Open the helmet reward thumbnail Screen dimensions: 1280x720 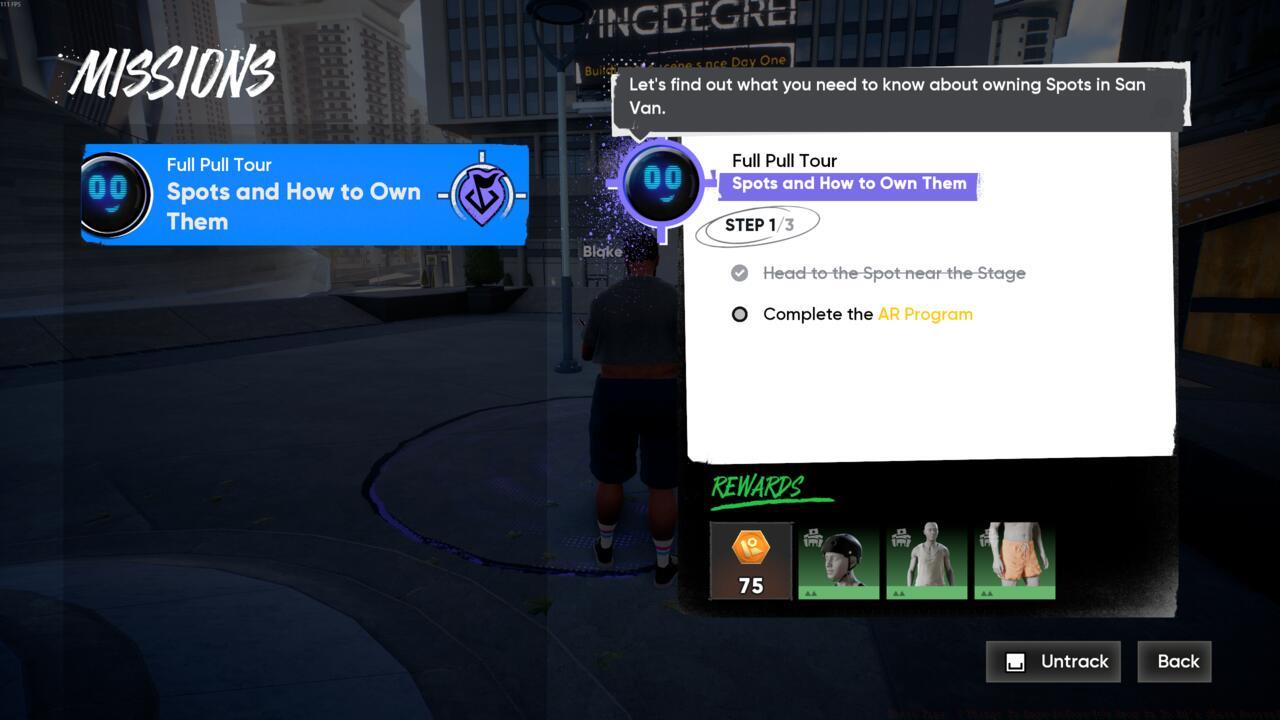tap(838, 558)
